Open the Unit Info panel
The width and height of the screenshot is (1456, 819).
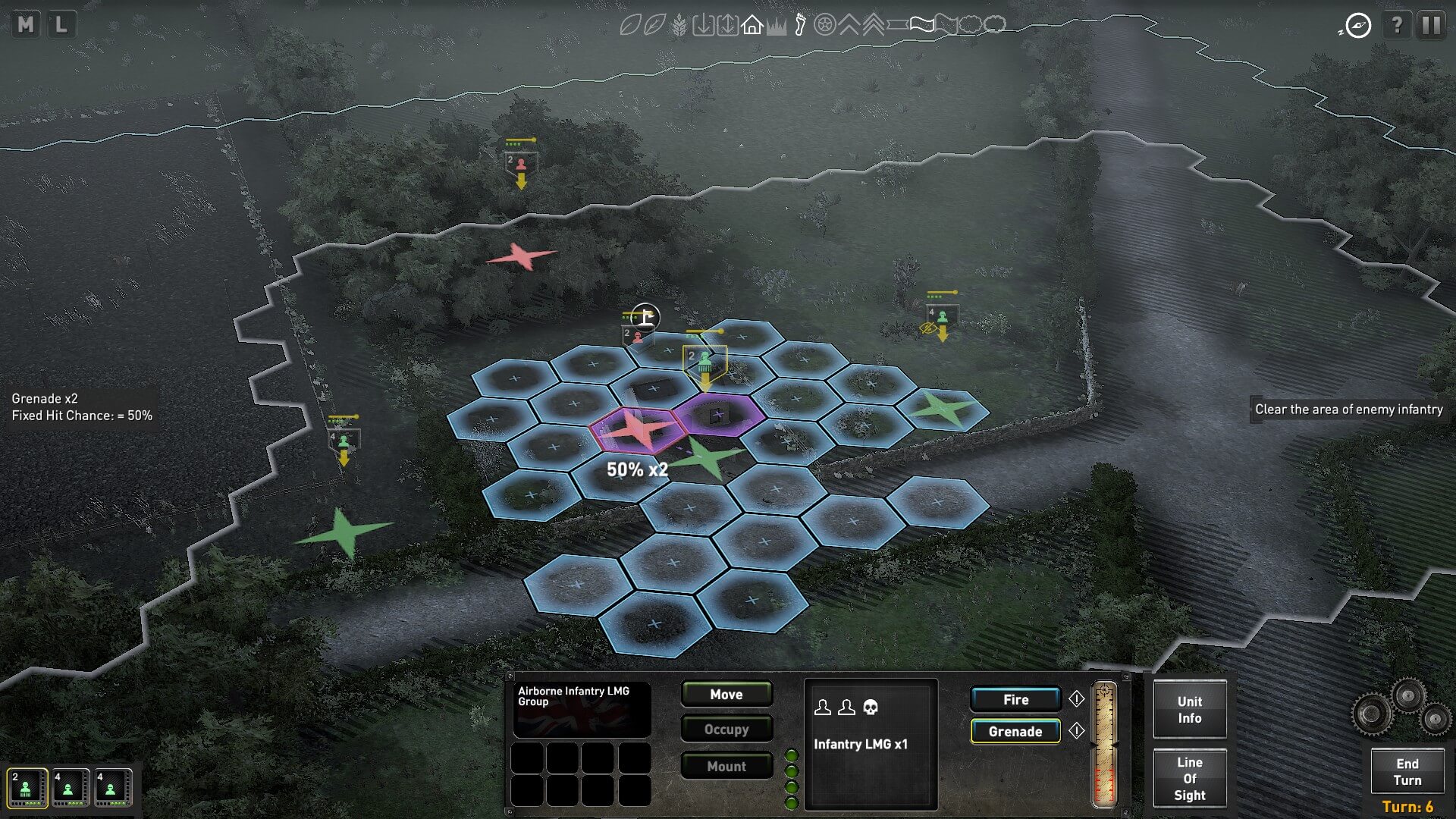coord(1189,710)
